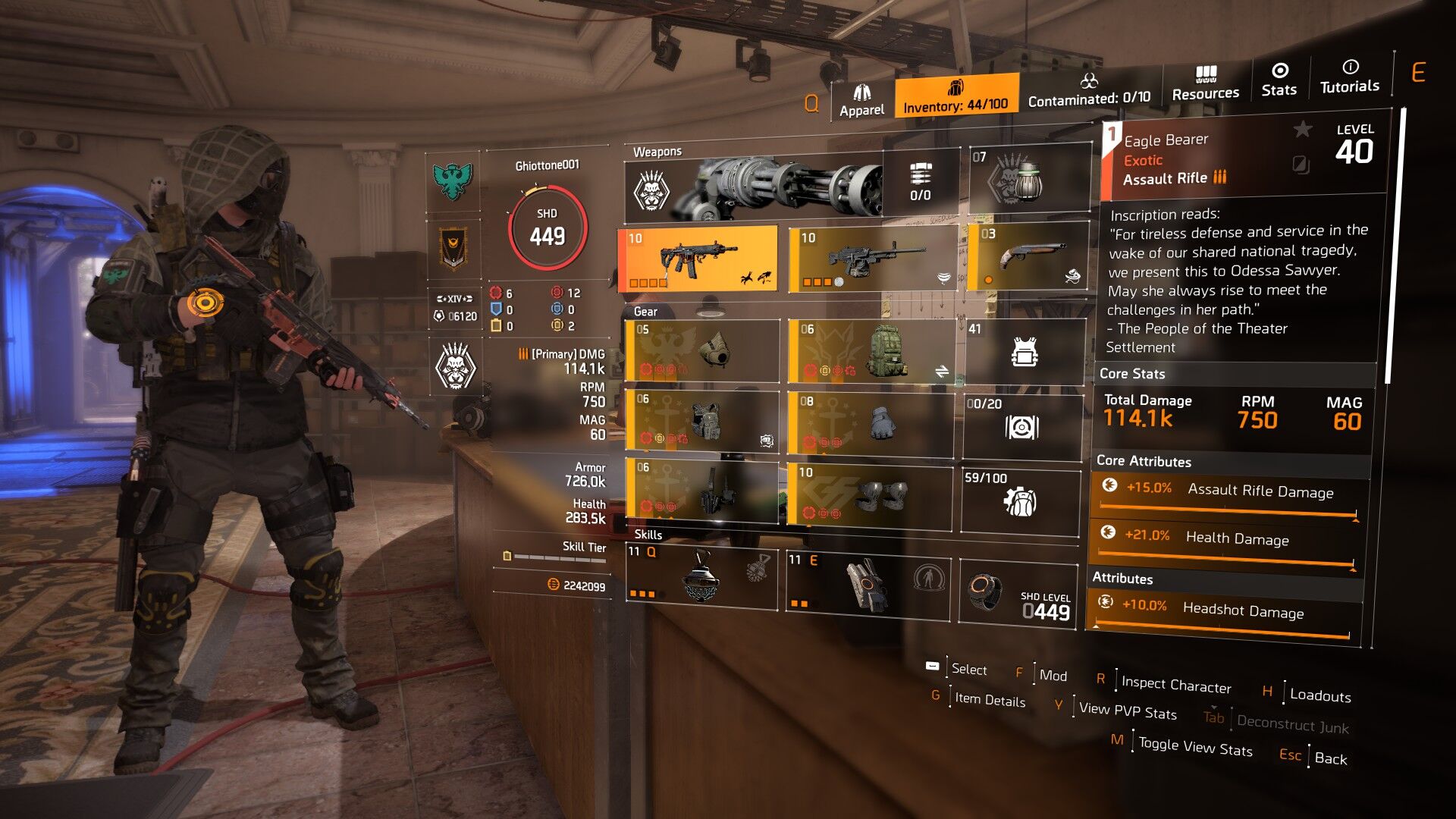The height and width of the screenshot is (819, 1456).
Task: Open the grenade slot
Action: [x=1029, y=179]
